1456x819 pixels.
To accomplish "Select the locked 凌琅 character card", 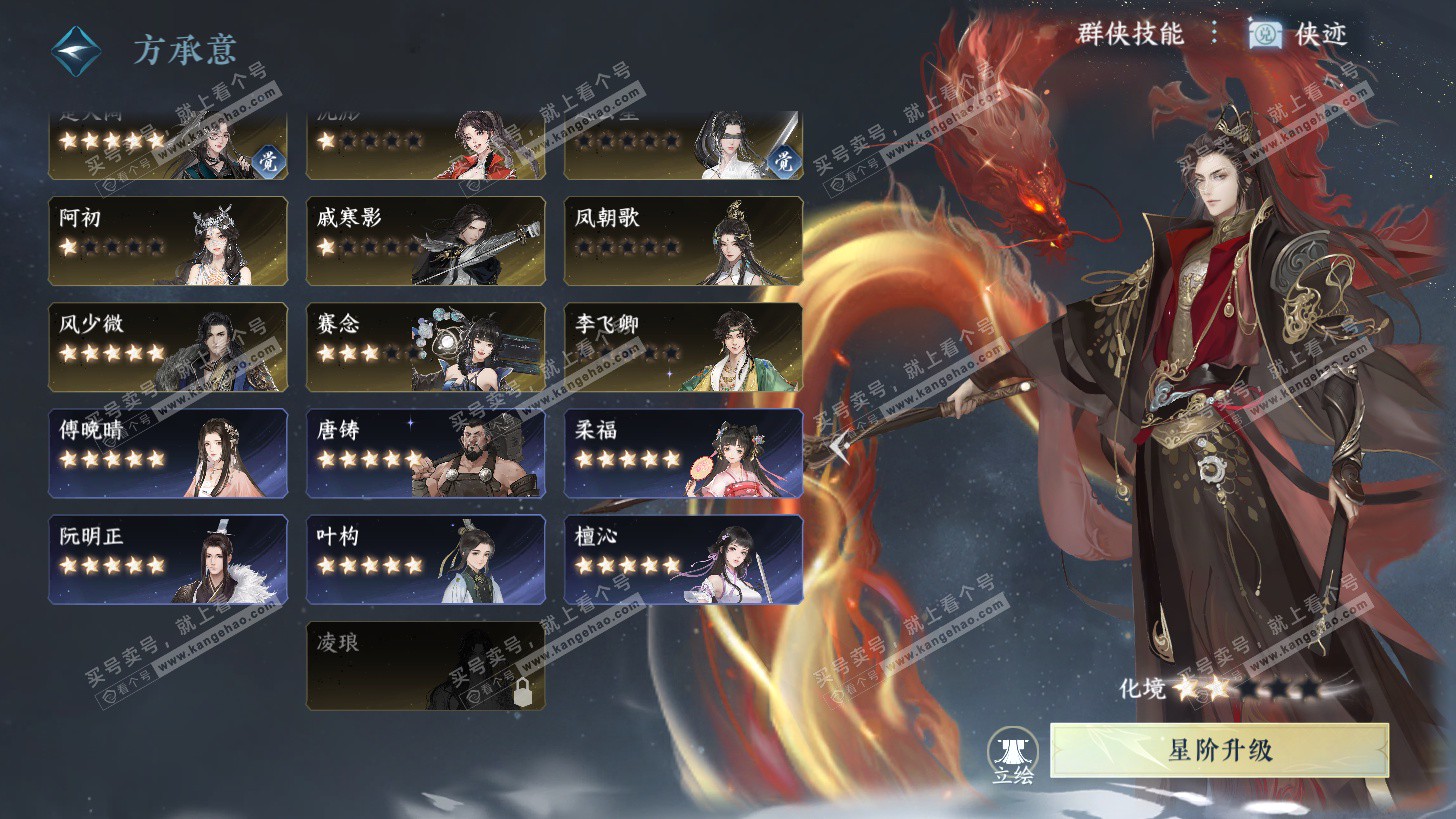I will tap(425, 666).
